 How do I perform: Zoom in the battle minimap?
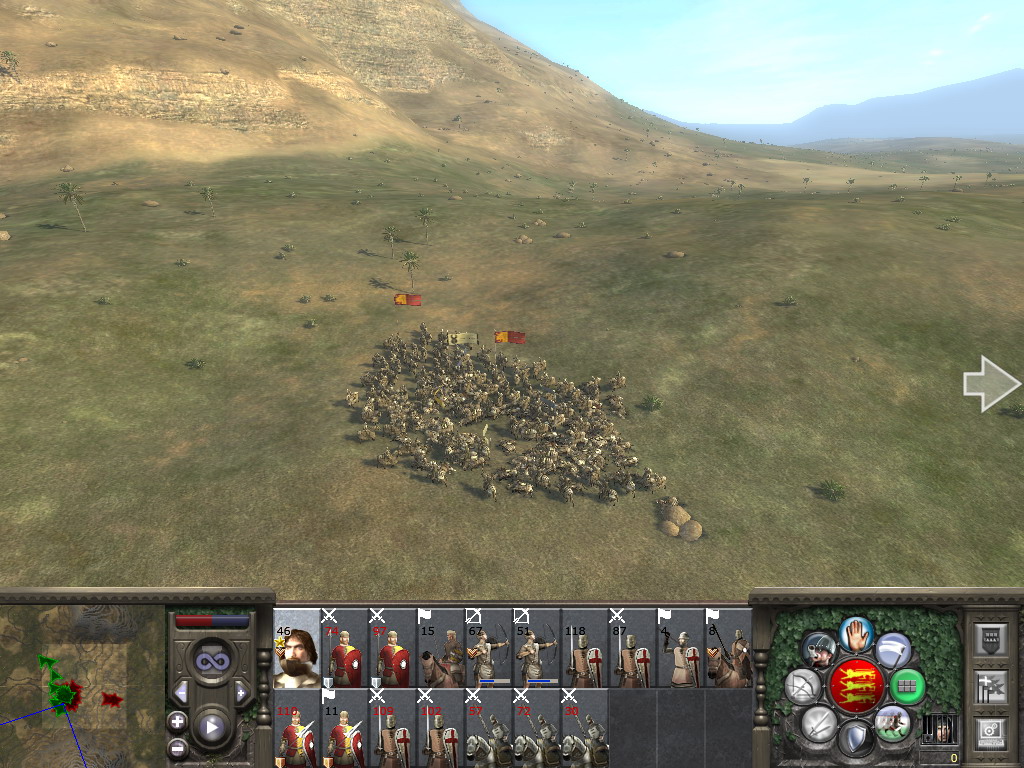click(177, 721)
